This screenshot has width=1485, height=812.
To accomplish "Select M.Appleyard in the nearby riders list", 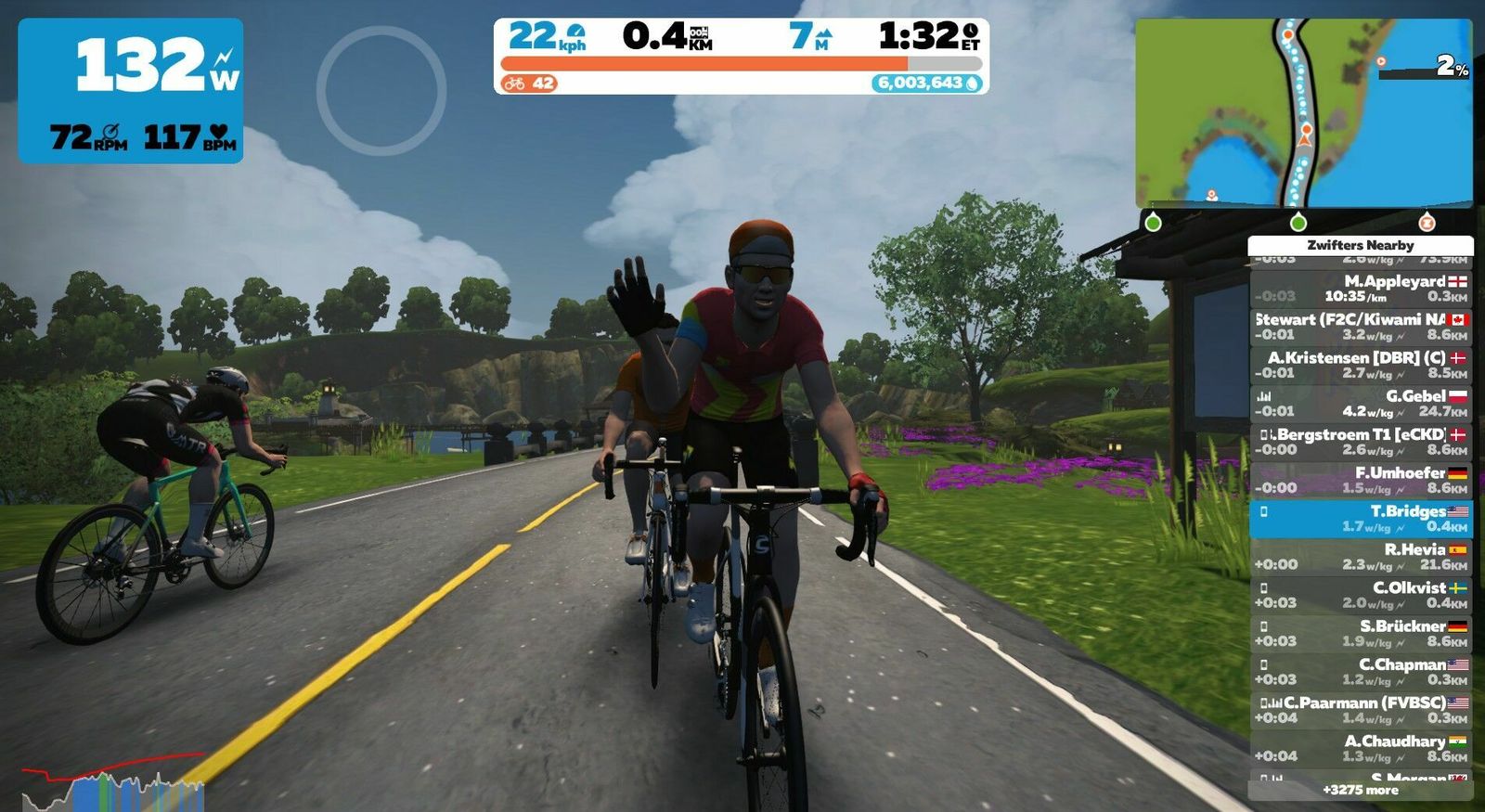I will click(1360, 289).
